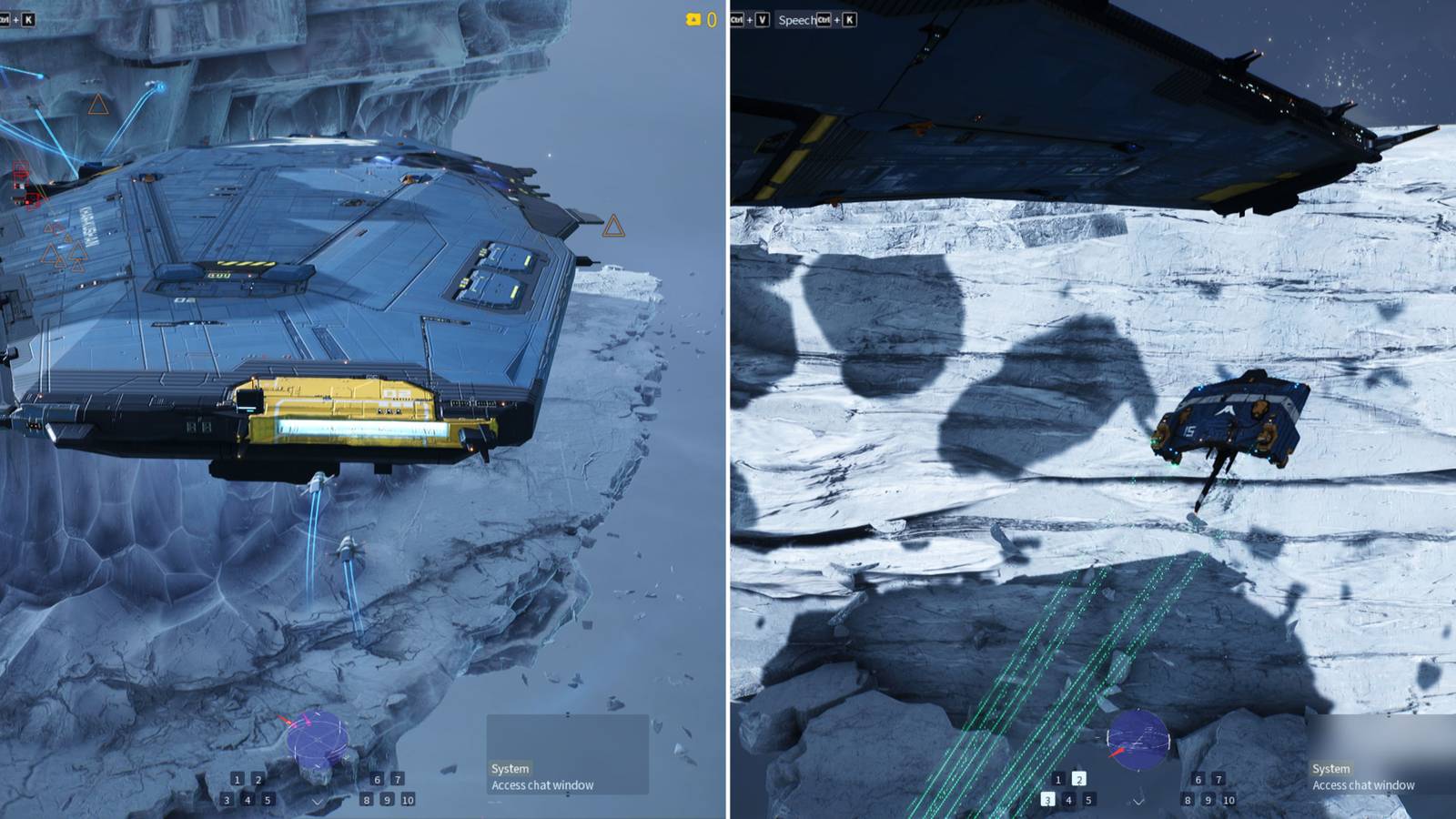Toggle active ability slot 2 on right hotbar

pyautogui.click(x=1078, y=780)
